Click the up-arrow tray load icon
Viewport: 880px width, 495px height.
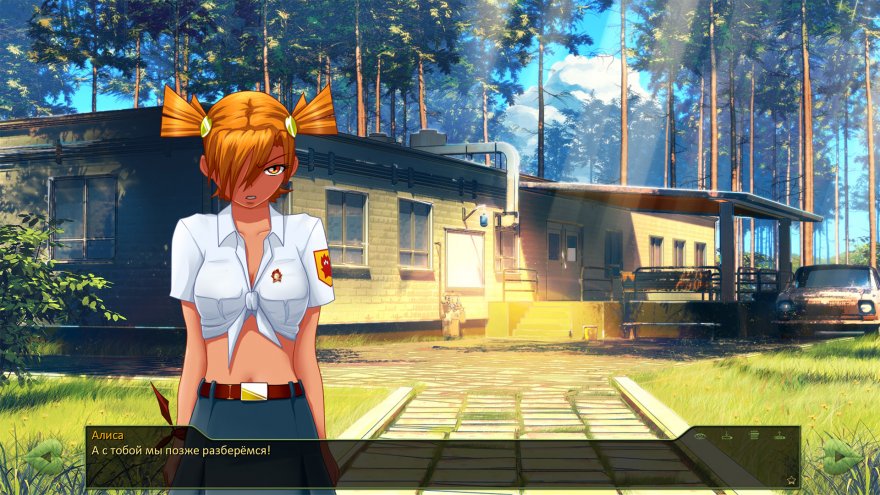780,436
